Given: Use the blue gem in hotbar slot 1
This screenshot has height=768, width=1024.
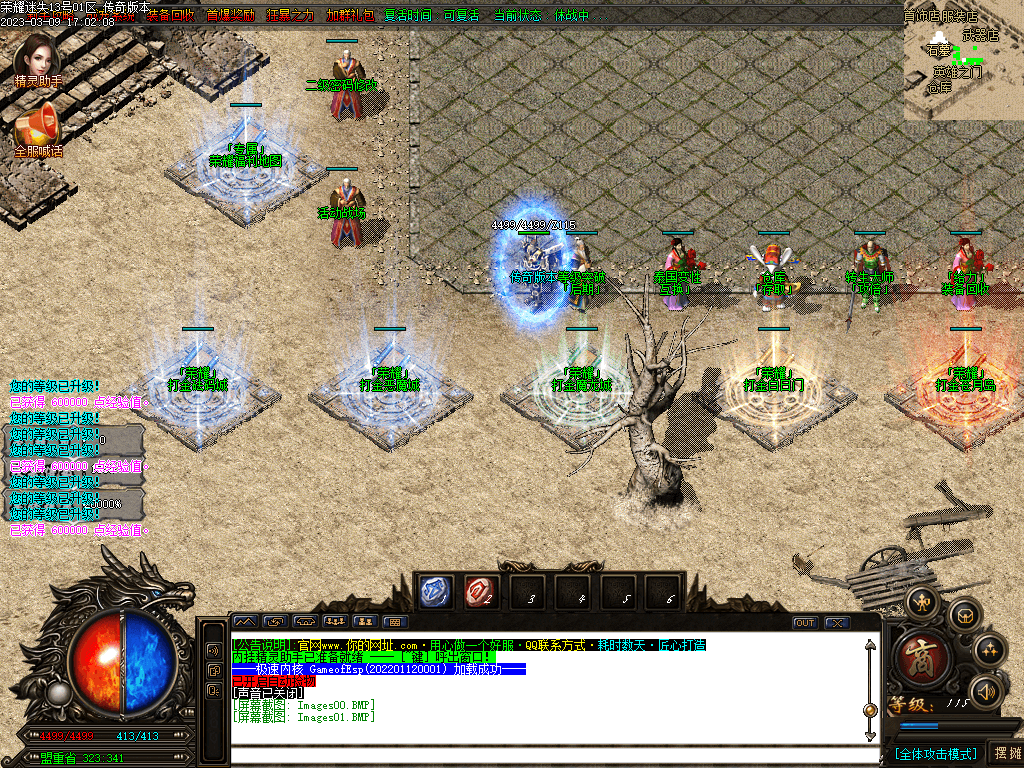Looking at the screenshot, I should tap(437, 593).
